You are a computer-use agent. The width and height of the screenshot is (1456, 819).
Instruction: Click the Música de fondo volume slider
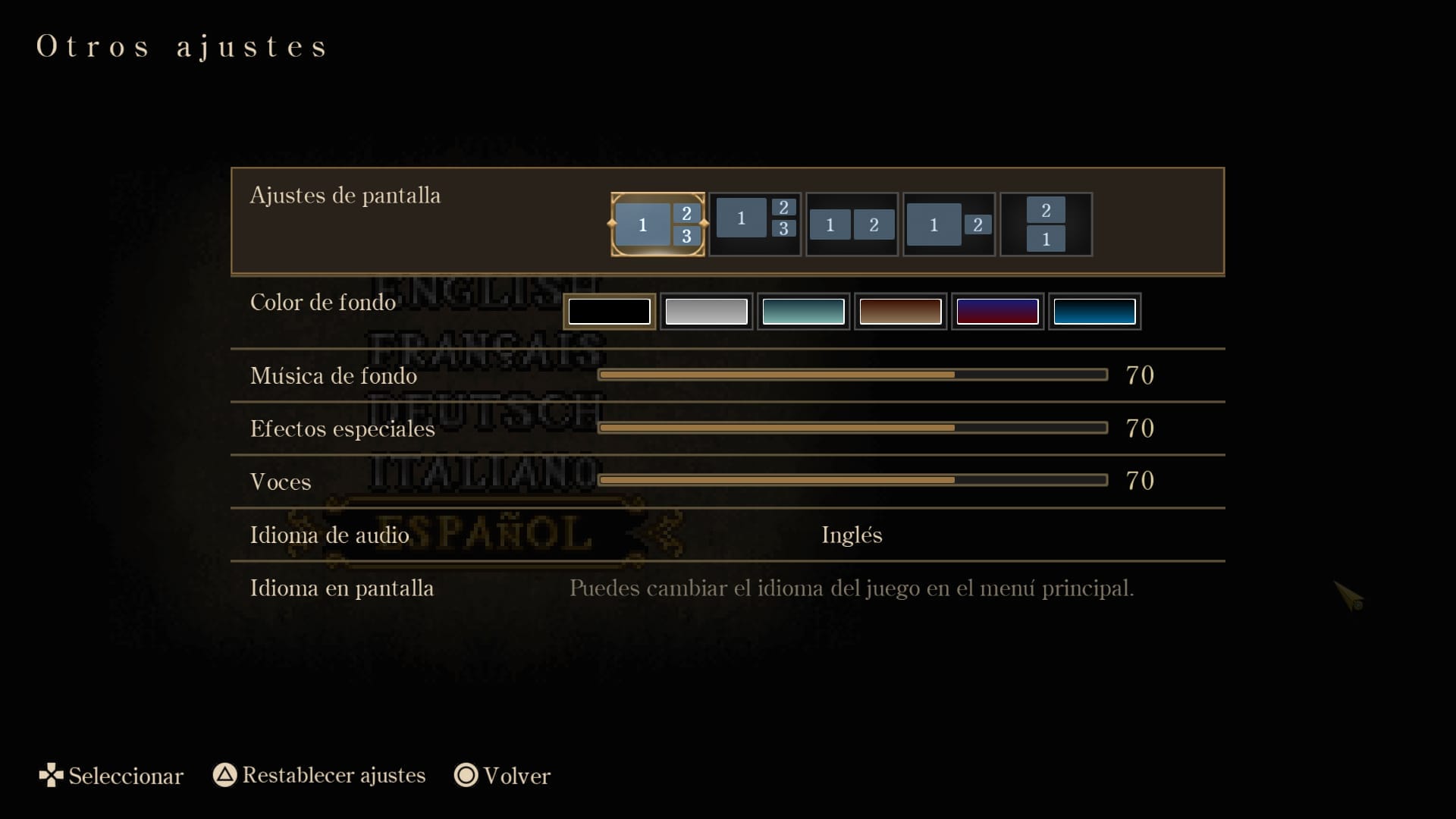(852, 375)
